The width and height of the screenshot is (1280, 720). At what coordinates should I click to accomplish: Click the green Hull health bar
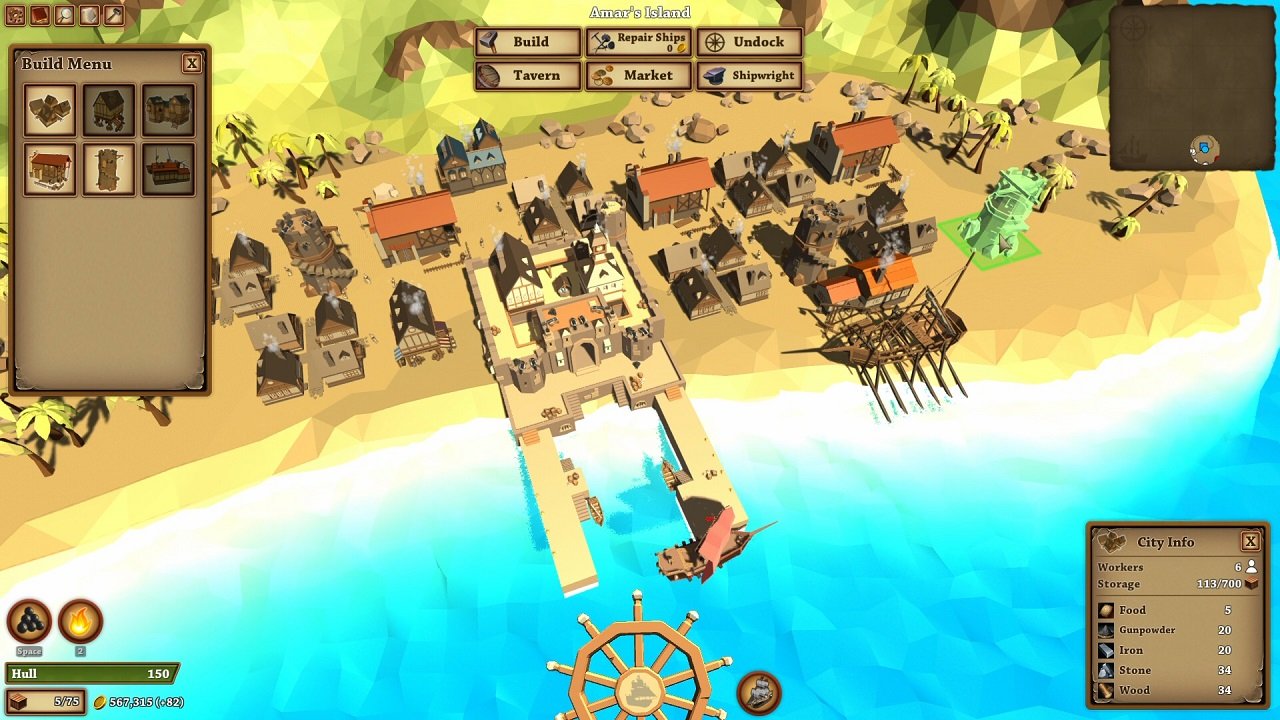click(90, 674)
